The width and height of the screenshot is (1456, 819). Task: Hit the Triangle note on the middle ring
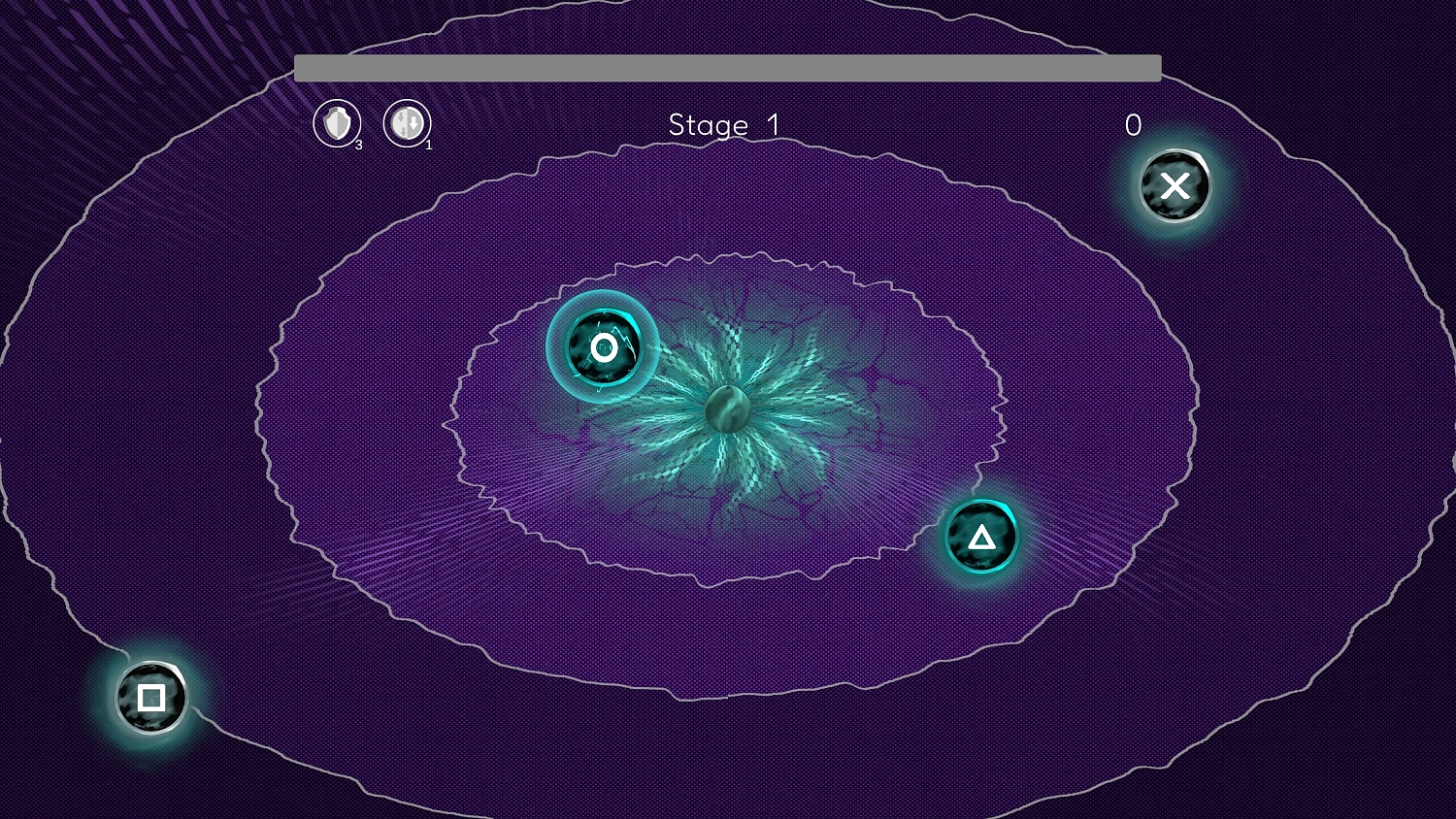[x=980, y=537]
